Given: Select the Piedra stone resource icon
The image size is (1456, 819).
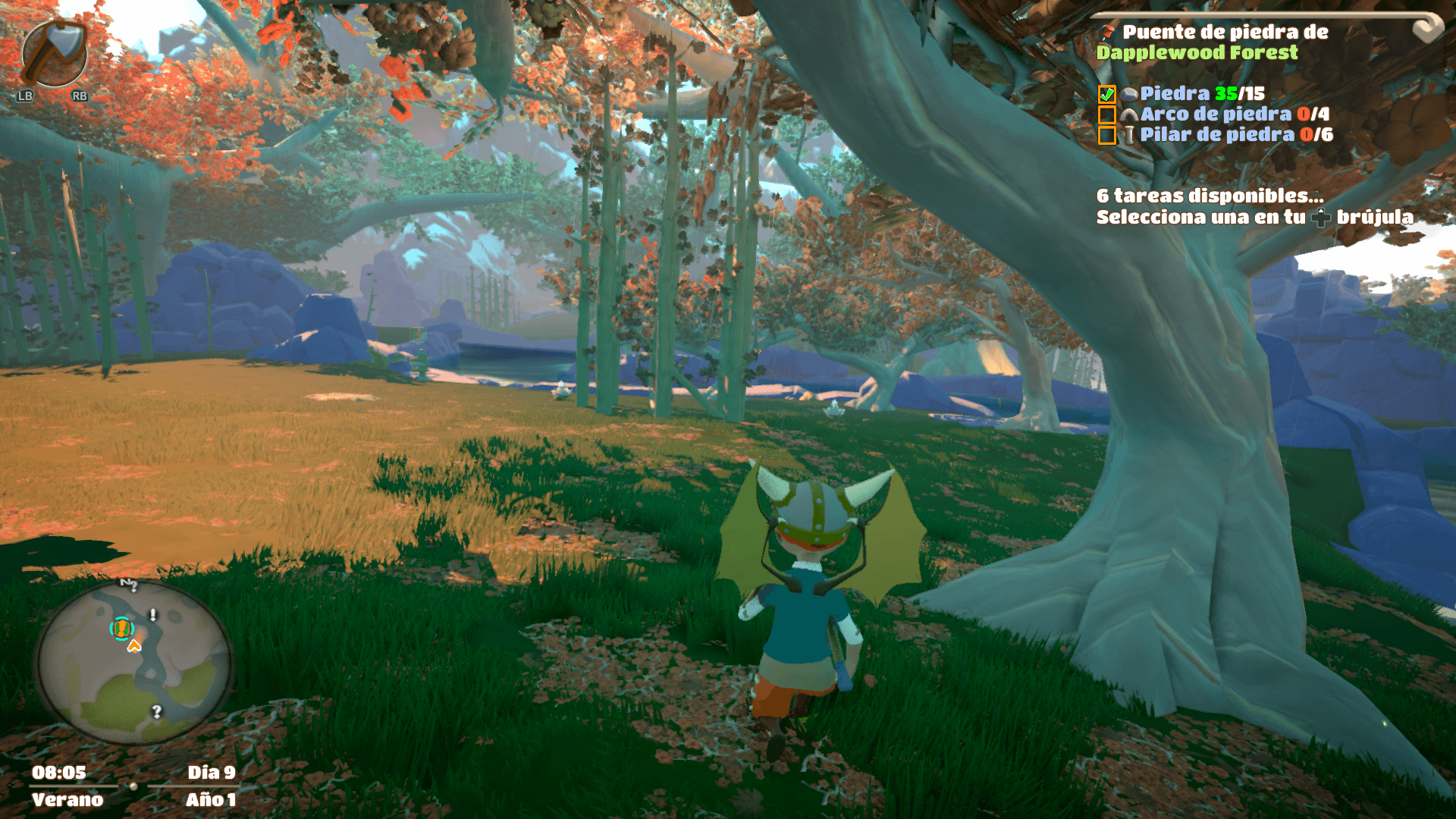Looking at the screenshot, I should [1129, 95].
